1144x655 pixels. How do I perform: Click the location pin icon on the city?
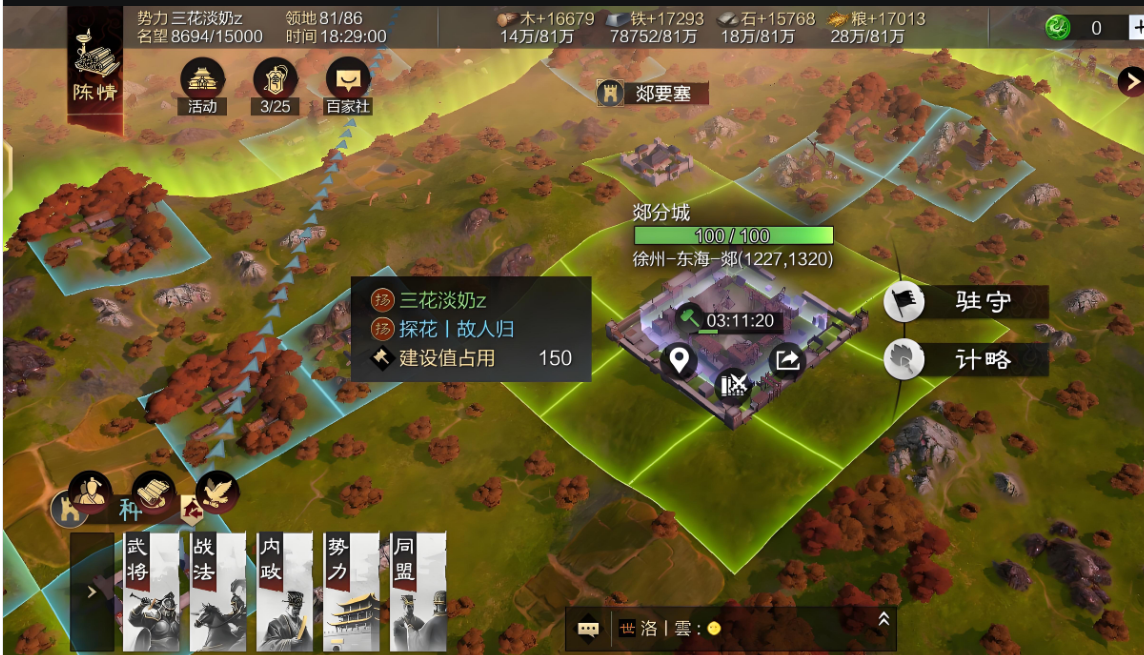[680, 358]
